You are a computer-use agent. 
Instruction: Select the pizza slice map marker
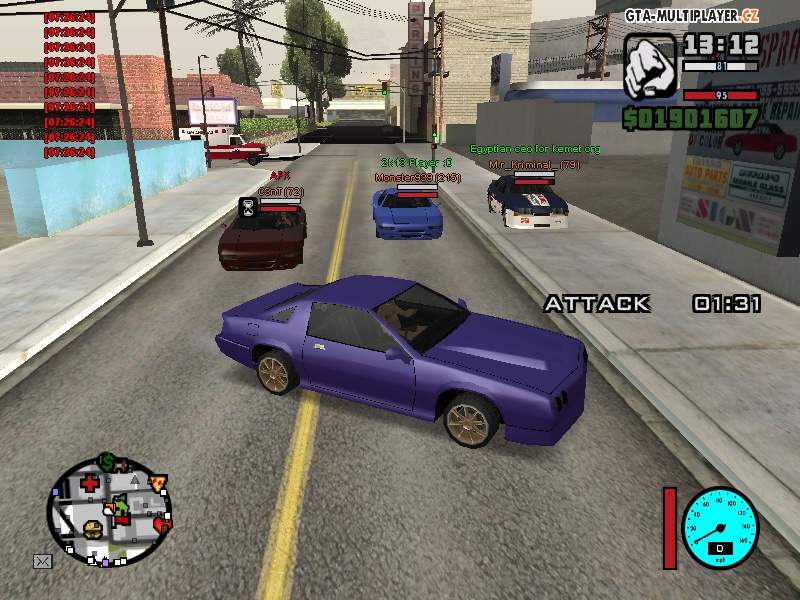click(x=158, y=482)
